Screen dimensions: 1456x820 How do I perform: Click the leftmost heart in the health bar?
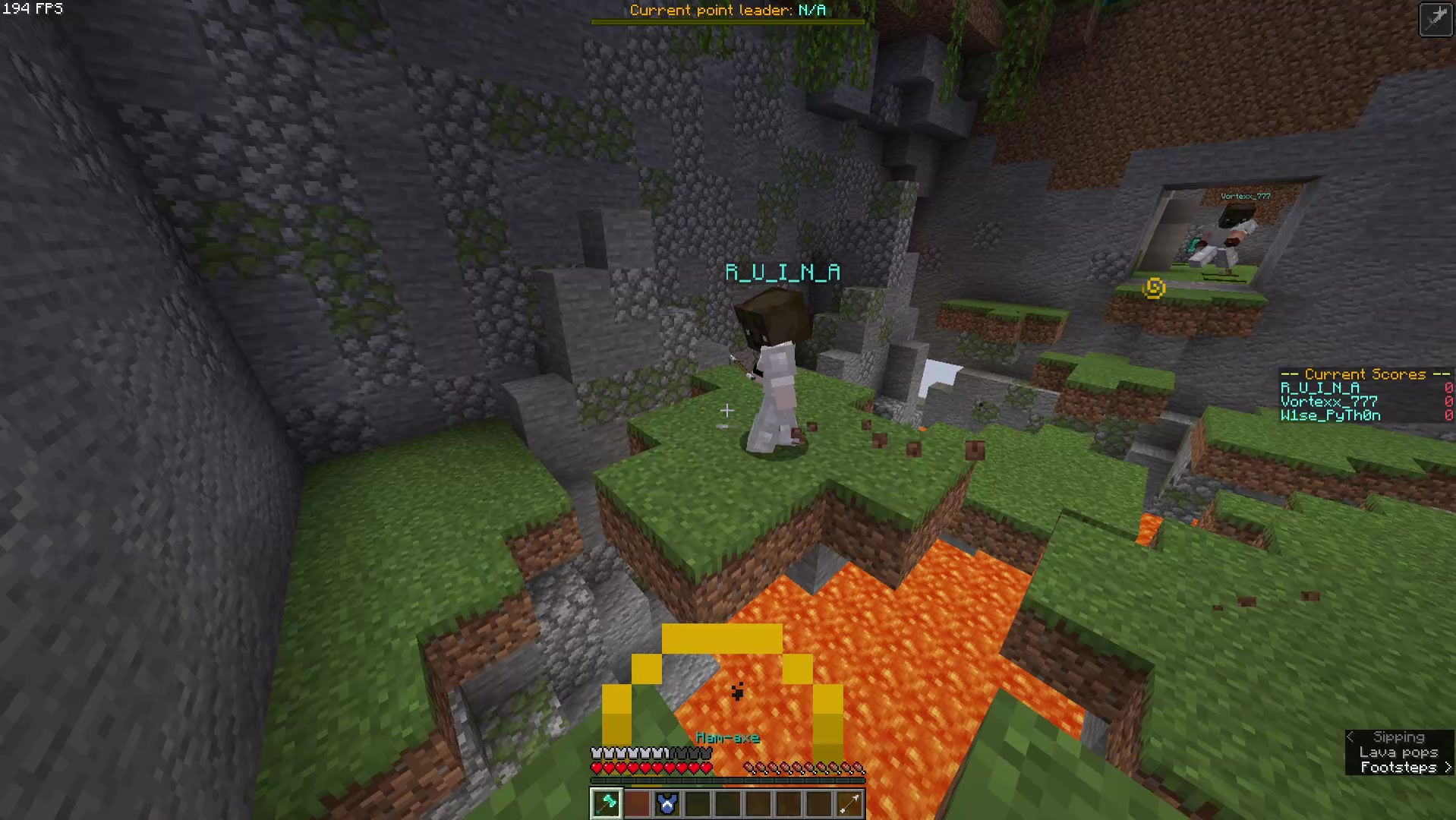coord(595,767)
